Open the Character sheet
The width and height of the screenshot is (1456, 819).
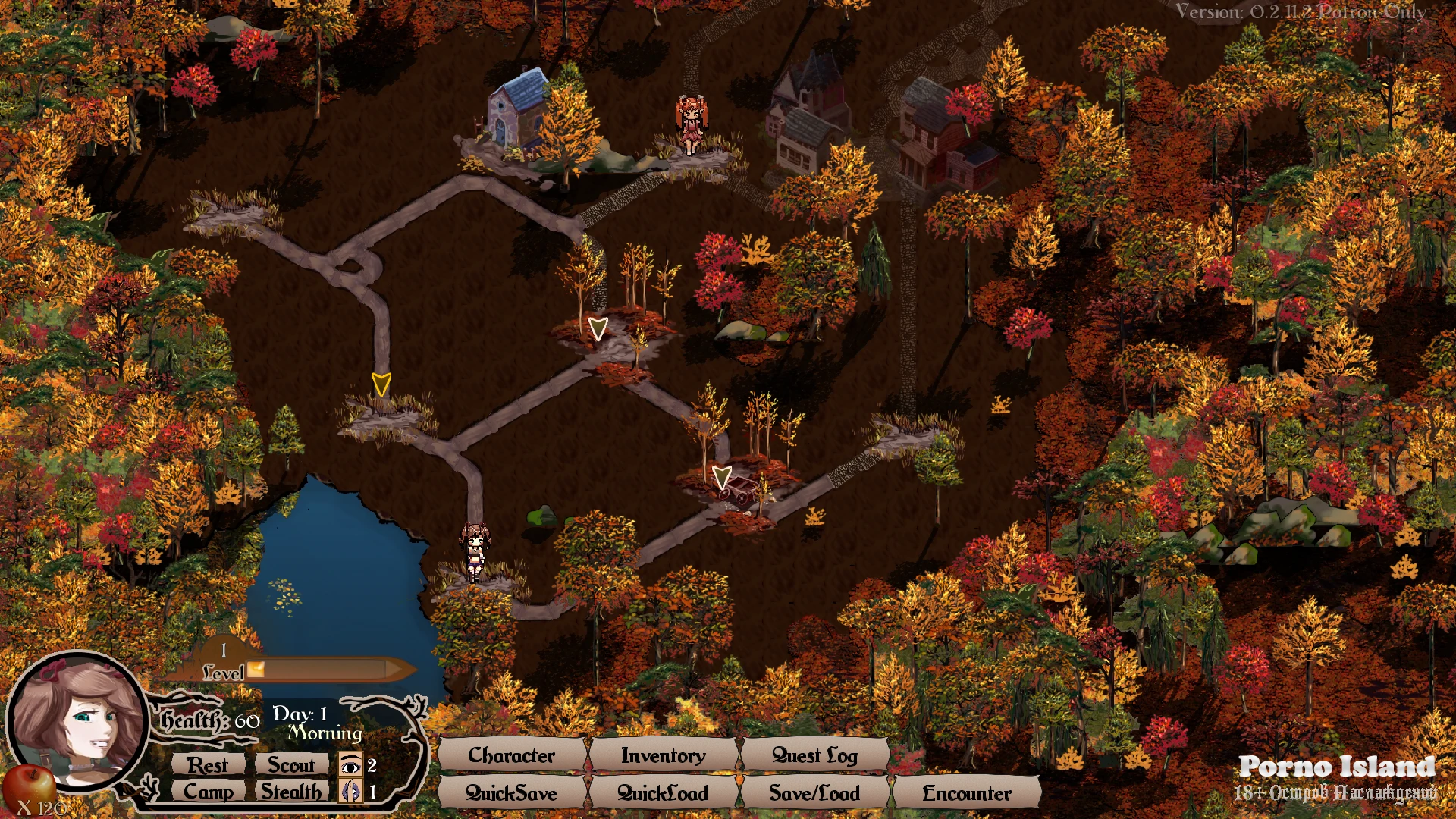512,755
